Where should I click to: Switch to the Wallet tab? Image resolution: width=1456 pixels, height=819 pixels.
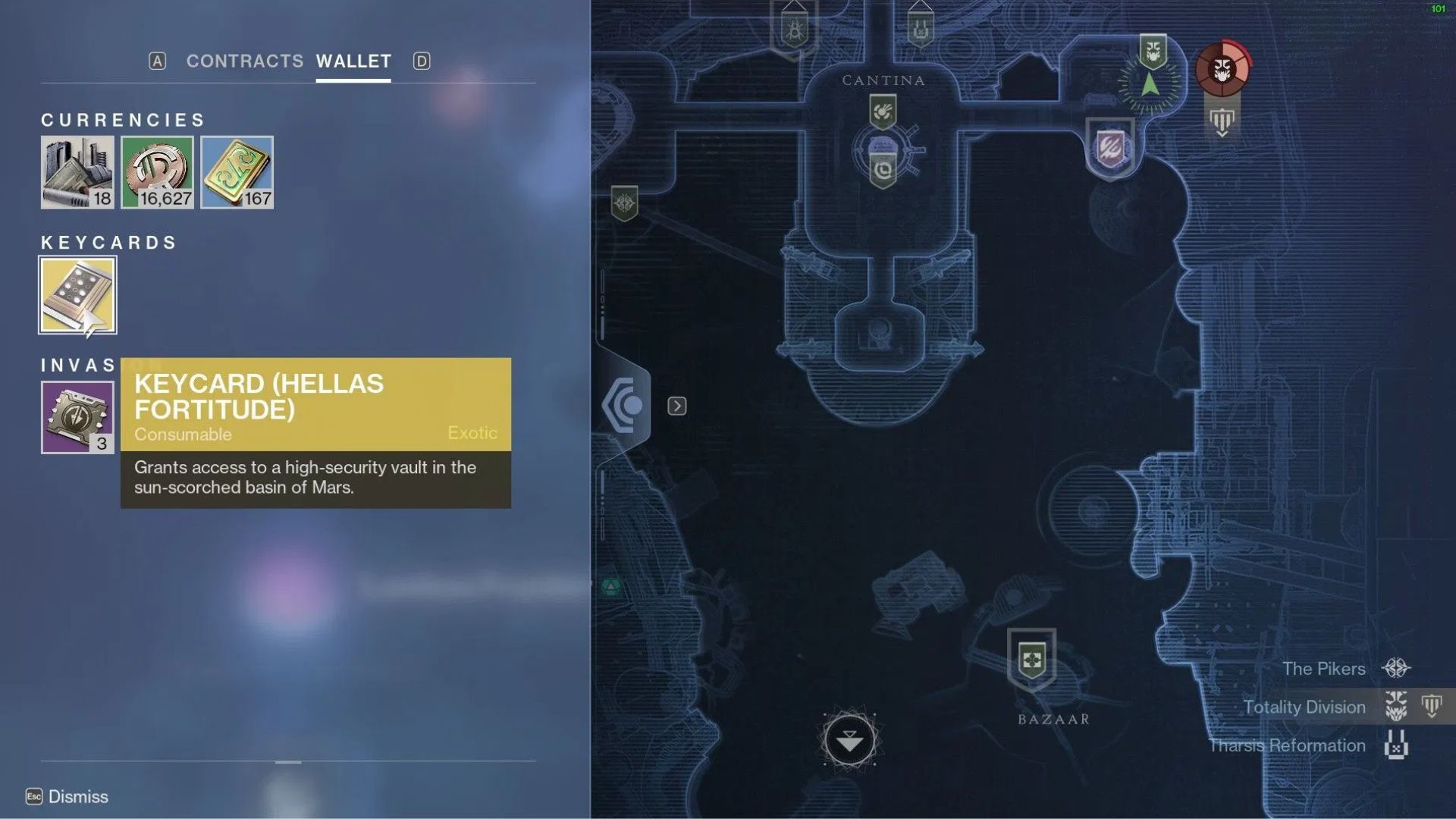click(x=352, y=61)
